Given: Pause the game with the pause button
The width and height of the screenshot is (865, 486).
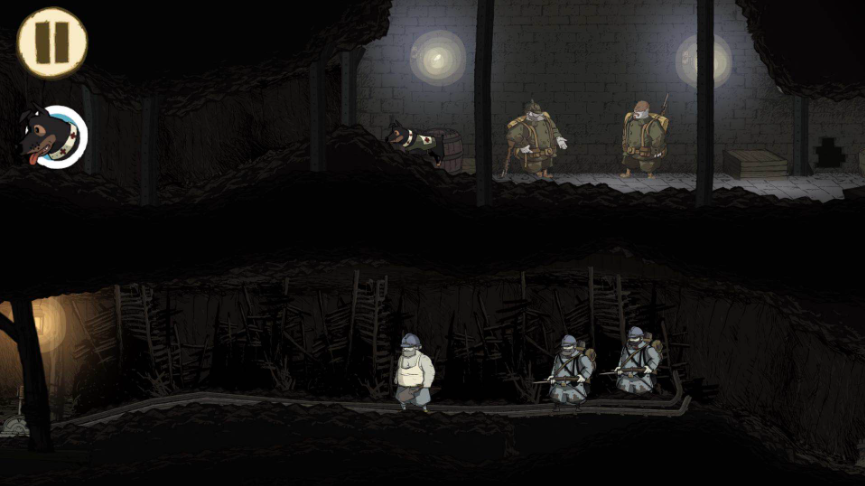Looking at the screenshot, I should point(52,42).
